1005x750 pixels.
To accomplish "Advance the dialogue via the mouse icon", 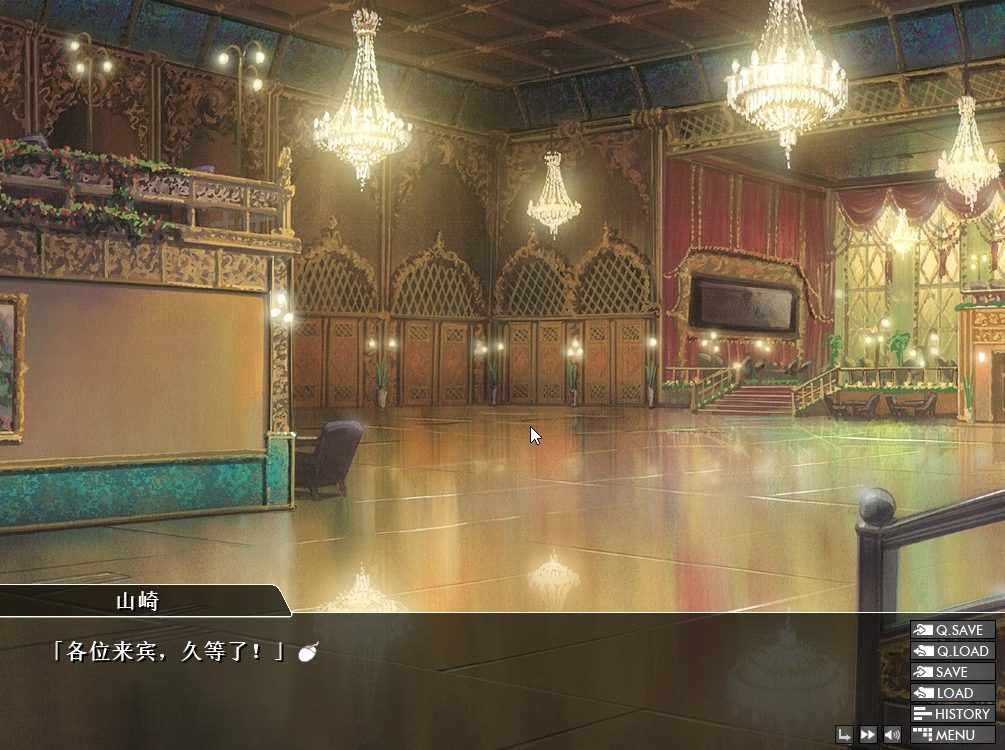I will (309, 653).
